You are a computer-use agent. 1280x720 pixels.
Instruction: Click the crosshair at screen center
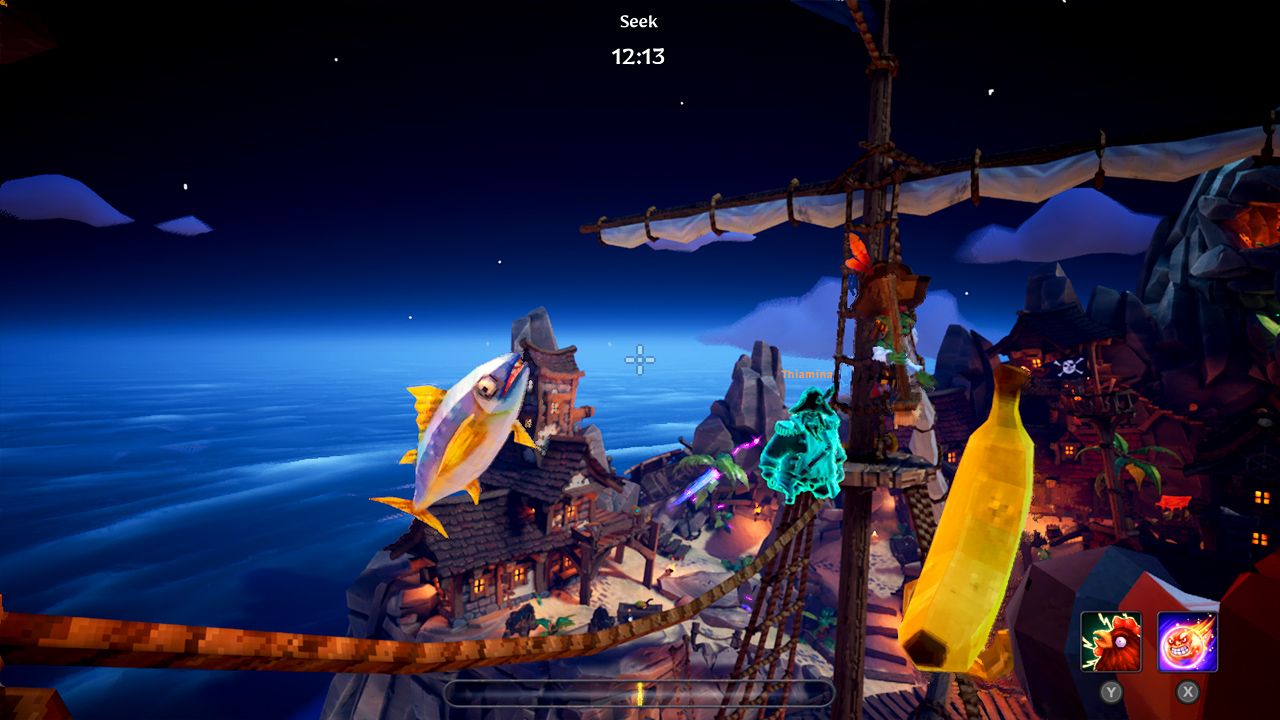pos(639,361)
